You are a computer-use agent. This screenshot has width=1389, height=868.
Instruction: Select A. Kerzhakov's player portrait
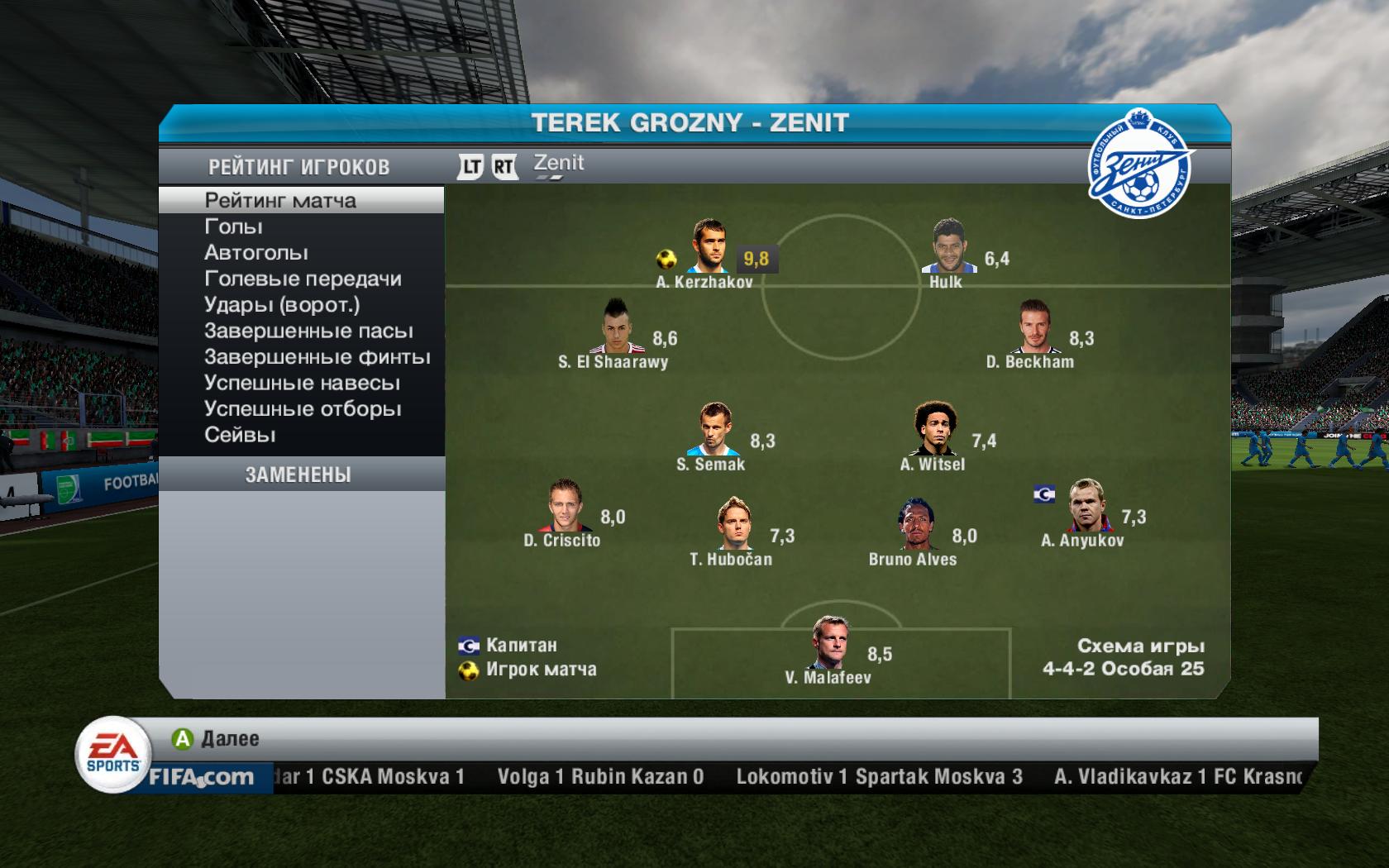(x=708, y=246)
